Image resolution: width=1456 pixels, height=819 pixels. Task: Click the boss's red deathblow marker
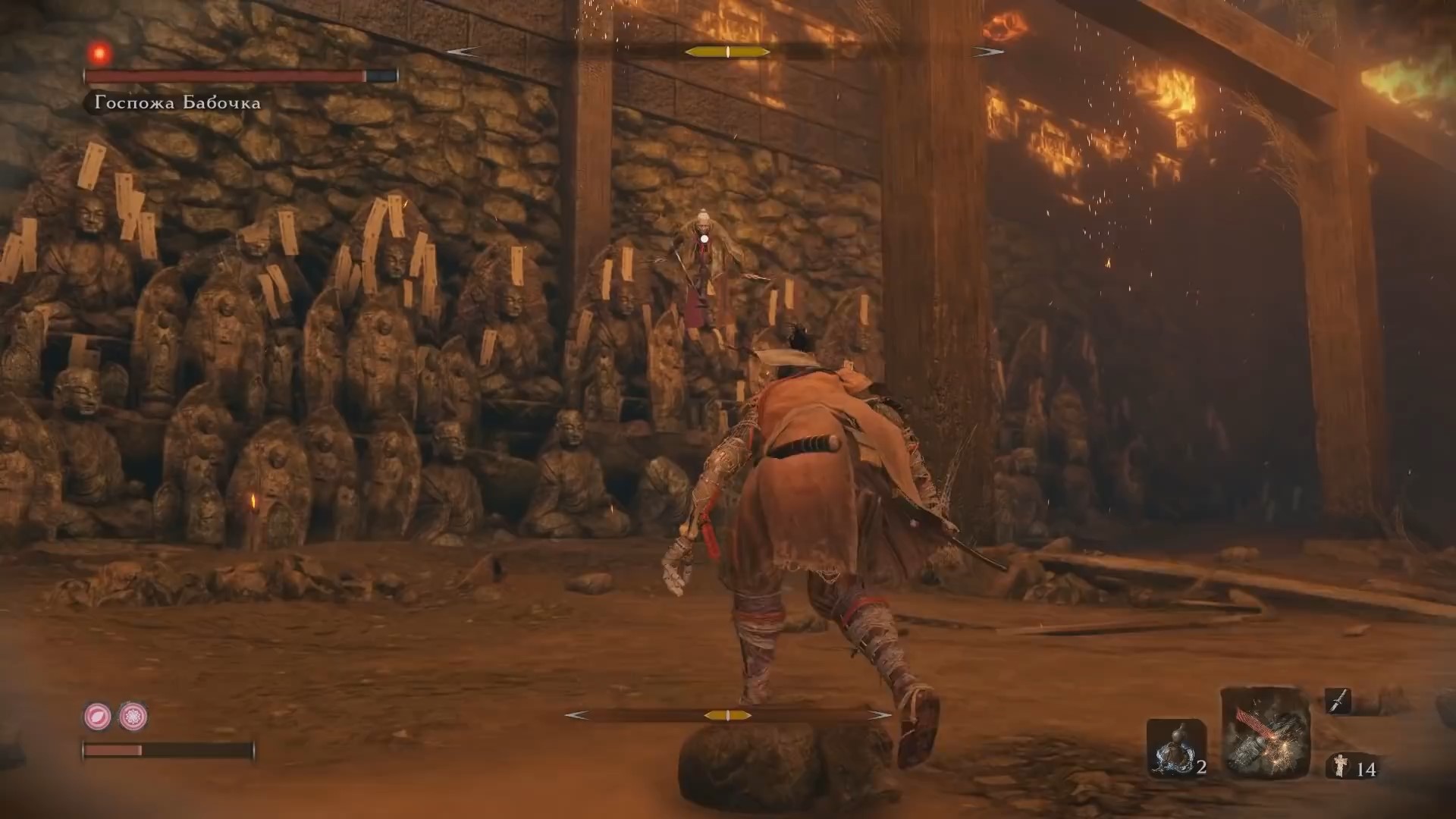pyautogui.click(x=99, y=53)
